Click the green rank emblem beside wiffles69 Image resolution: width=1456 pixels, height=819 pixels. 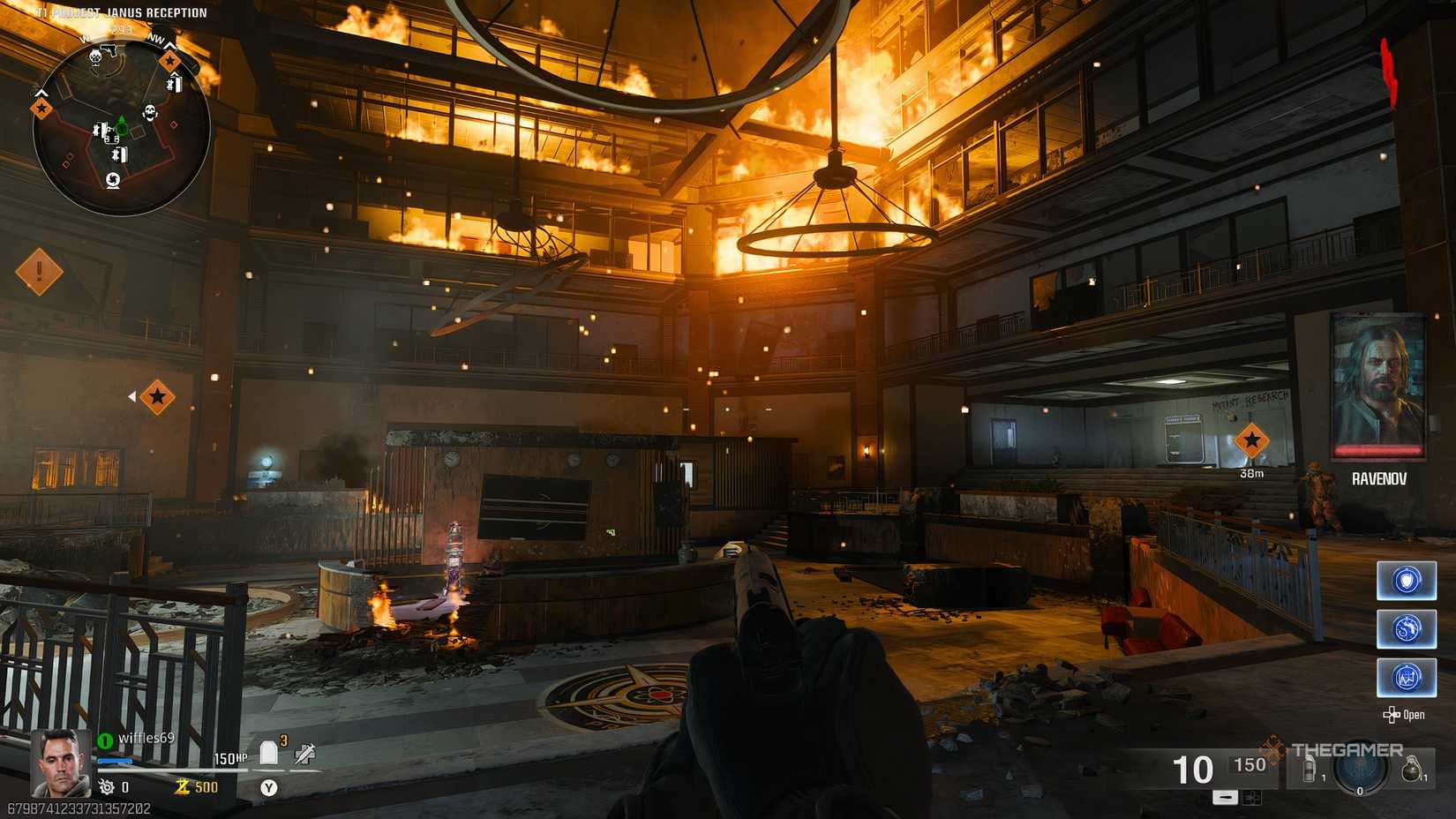[103, 739]
